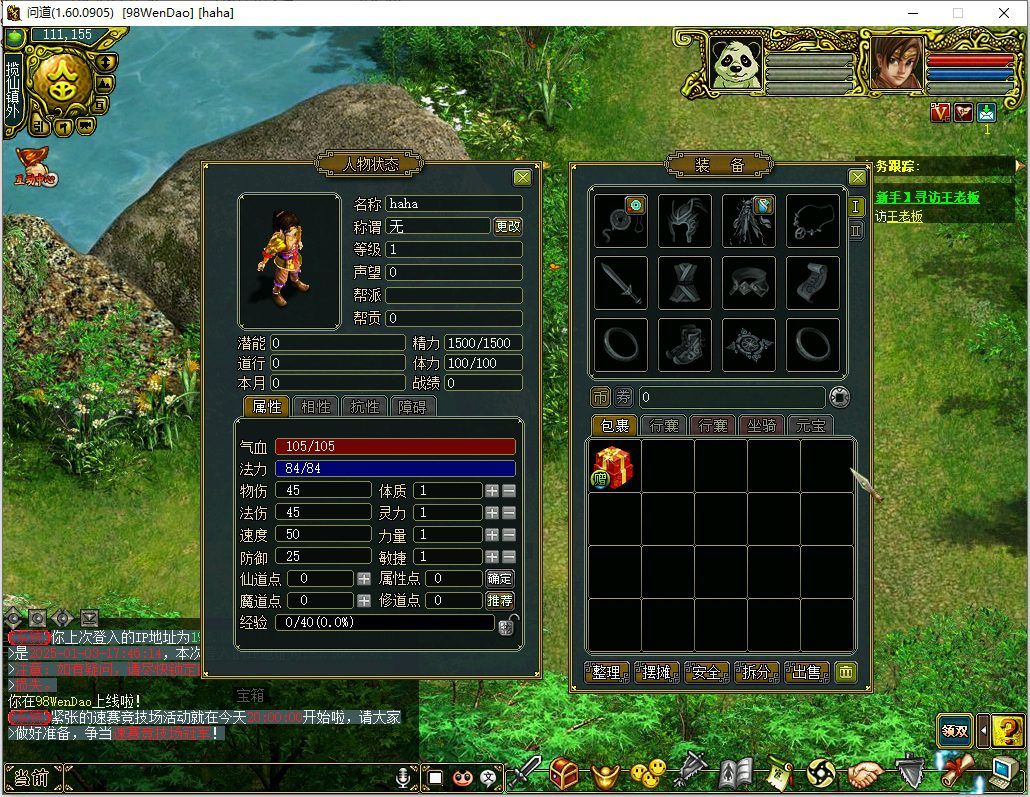The height and width of the screenshot is (797, 1030).
Task: Select the 障碍 tab
Action: tap(412, 407)
